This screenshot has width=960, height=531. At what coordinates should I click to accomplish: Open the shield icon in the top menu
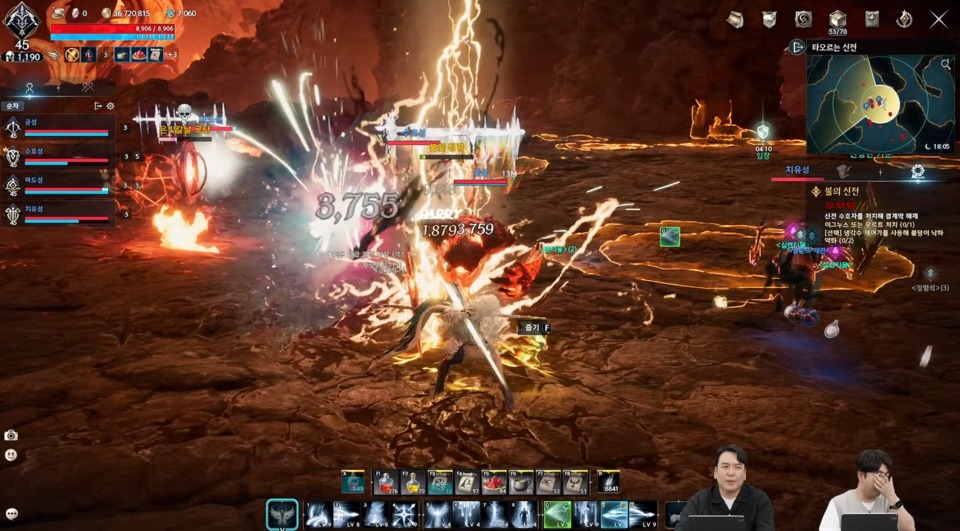tap(769, 20)
